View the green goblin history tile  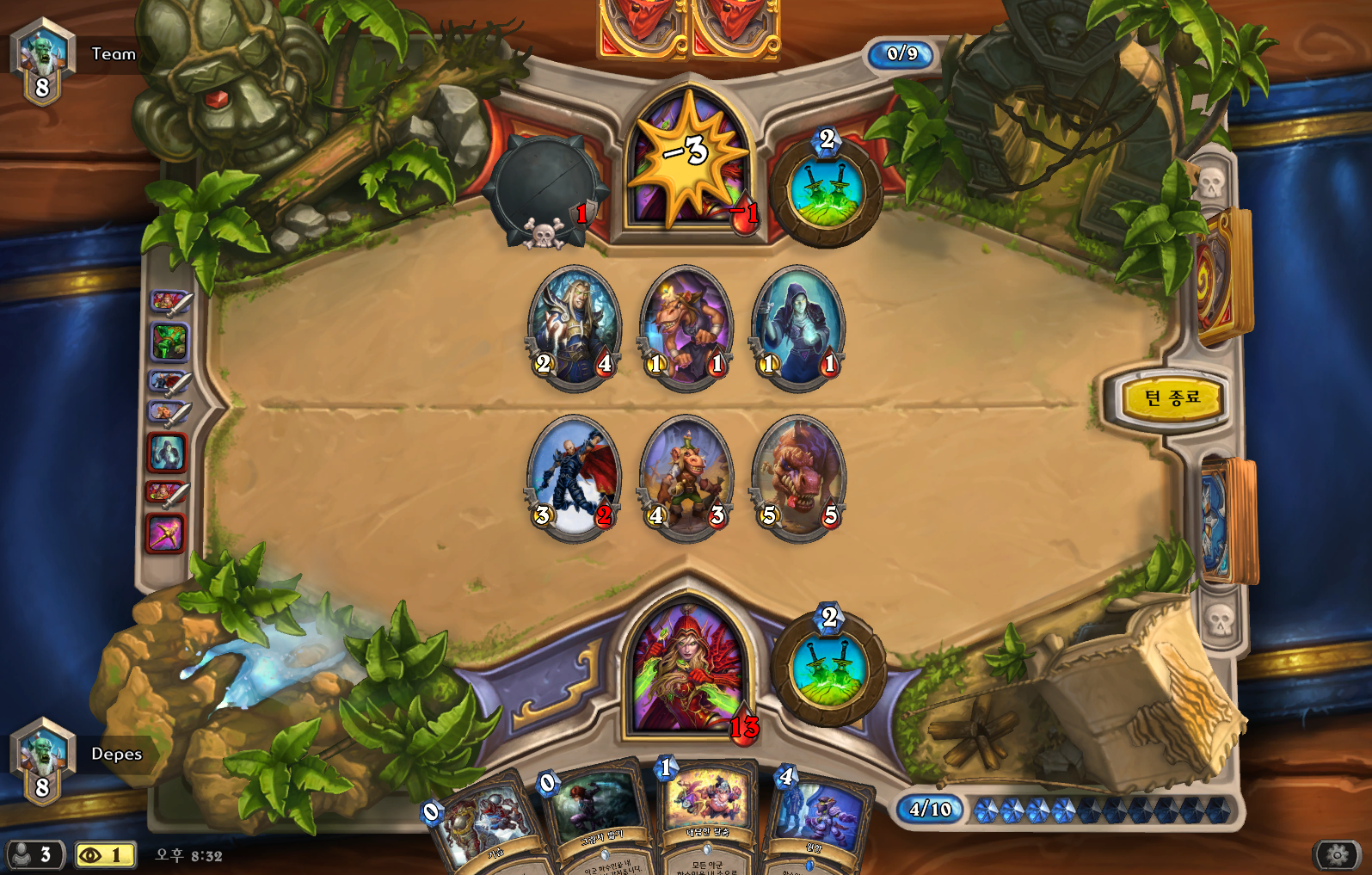click(x=169, y=342)
